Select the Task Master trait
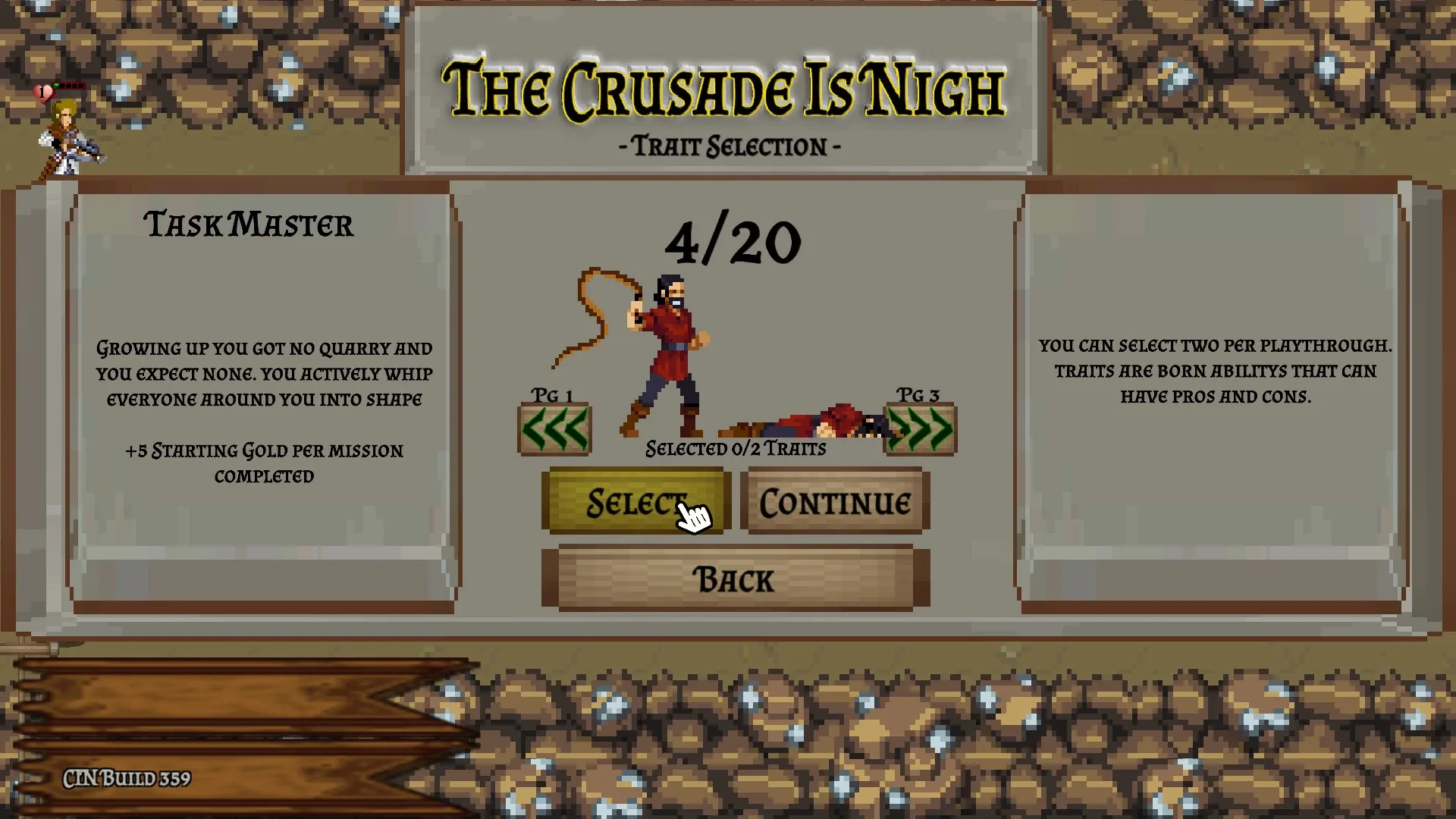1456x819 pixels. click(635, 501)
